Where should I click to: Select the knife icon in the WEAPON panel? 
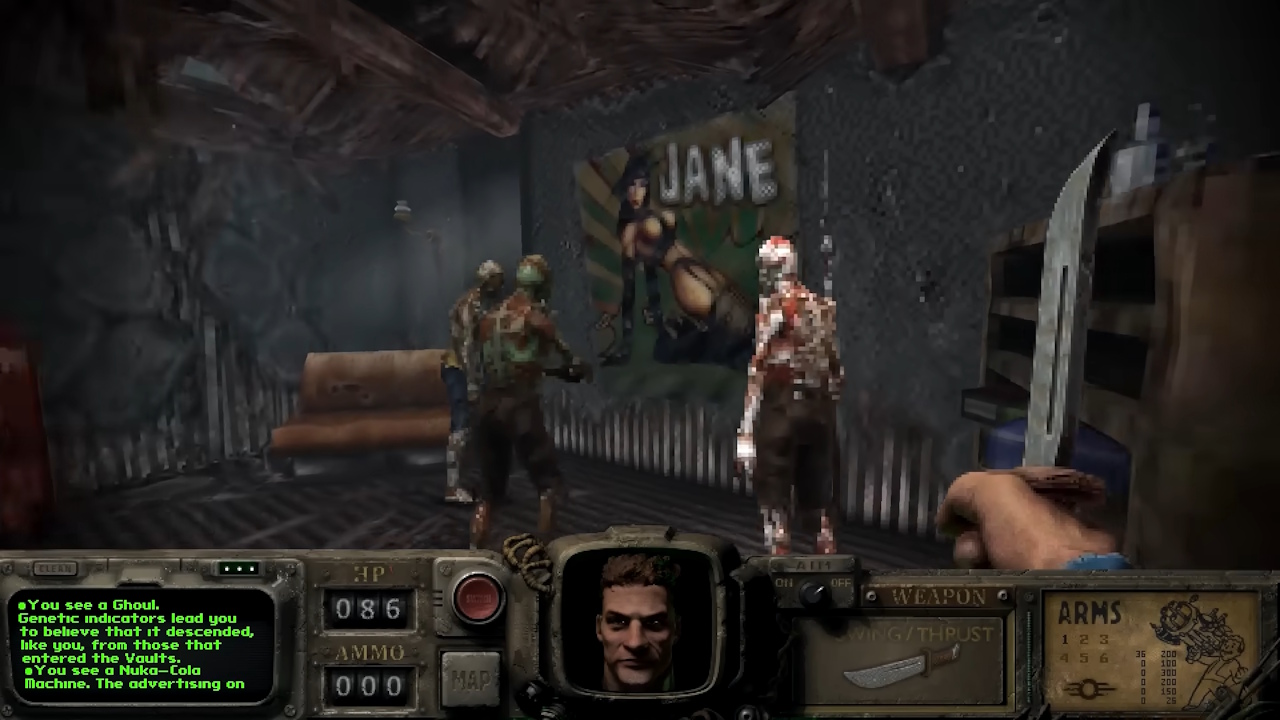click(900, 664)
